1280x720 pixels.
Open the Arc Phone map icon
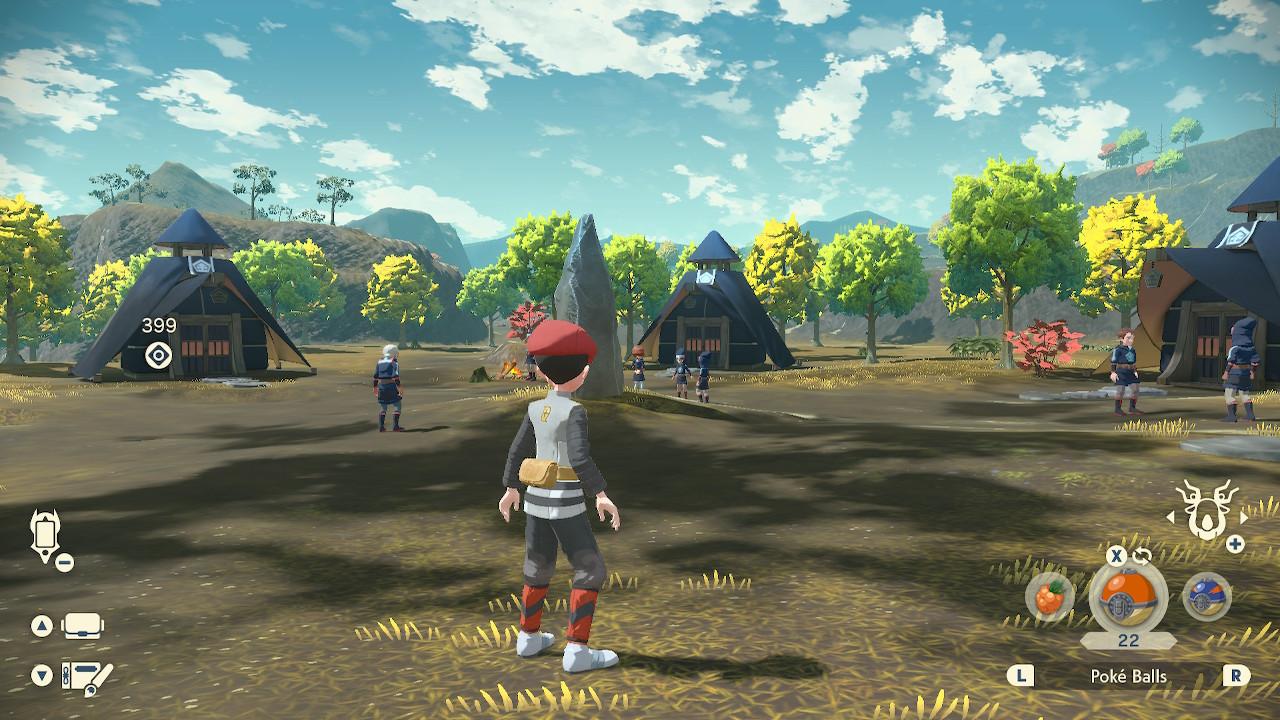[46, 535]
